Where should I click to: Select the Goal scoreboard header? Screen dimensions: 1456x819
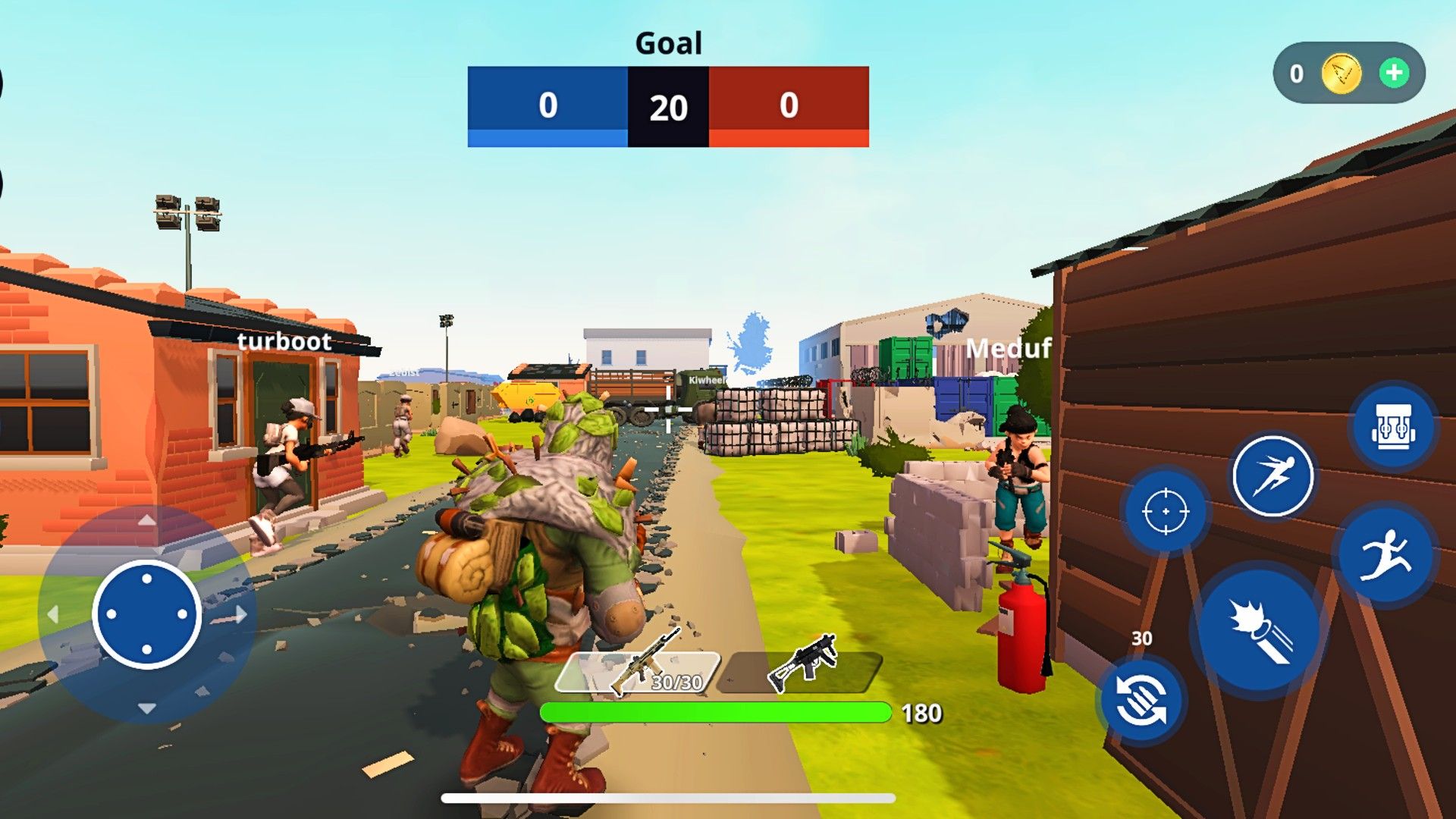click(x=669, y=43)
